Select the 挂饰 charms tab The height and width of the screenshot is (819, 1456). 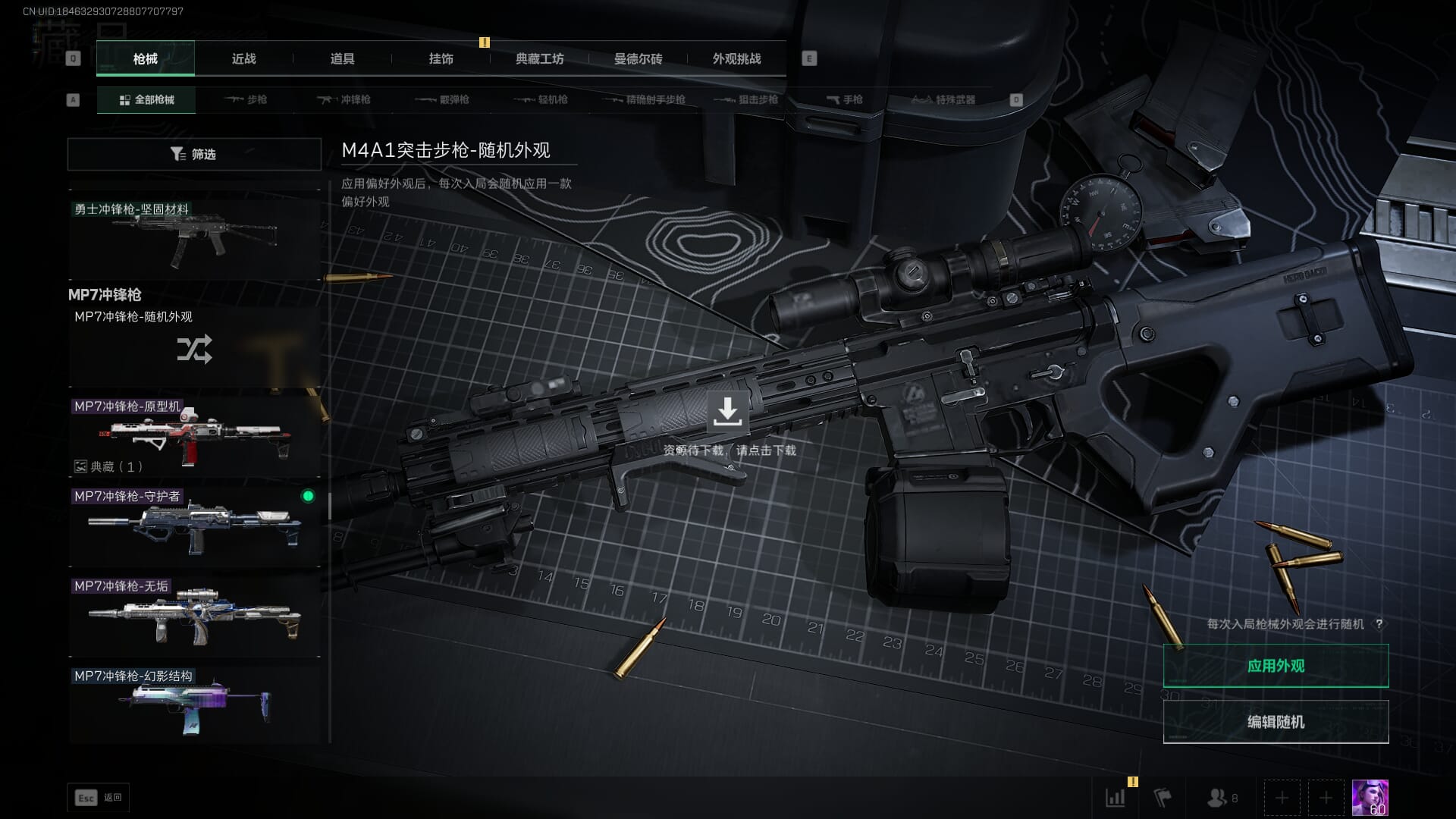(x=441, y=58)
